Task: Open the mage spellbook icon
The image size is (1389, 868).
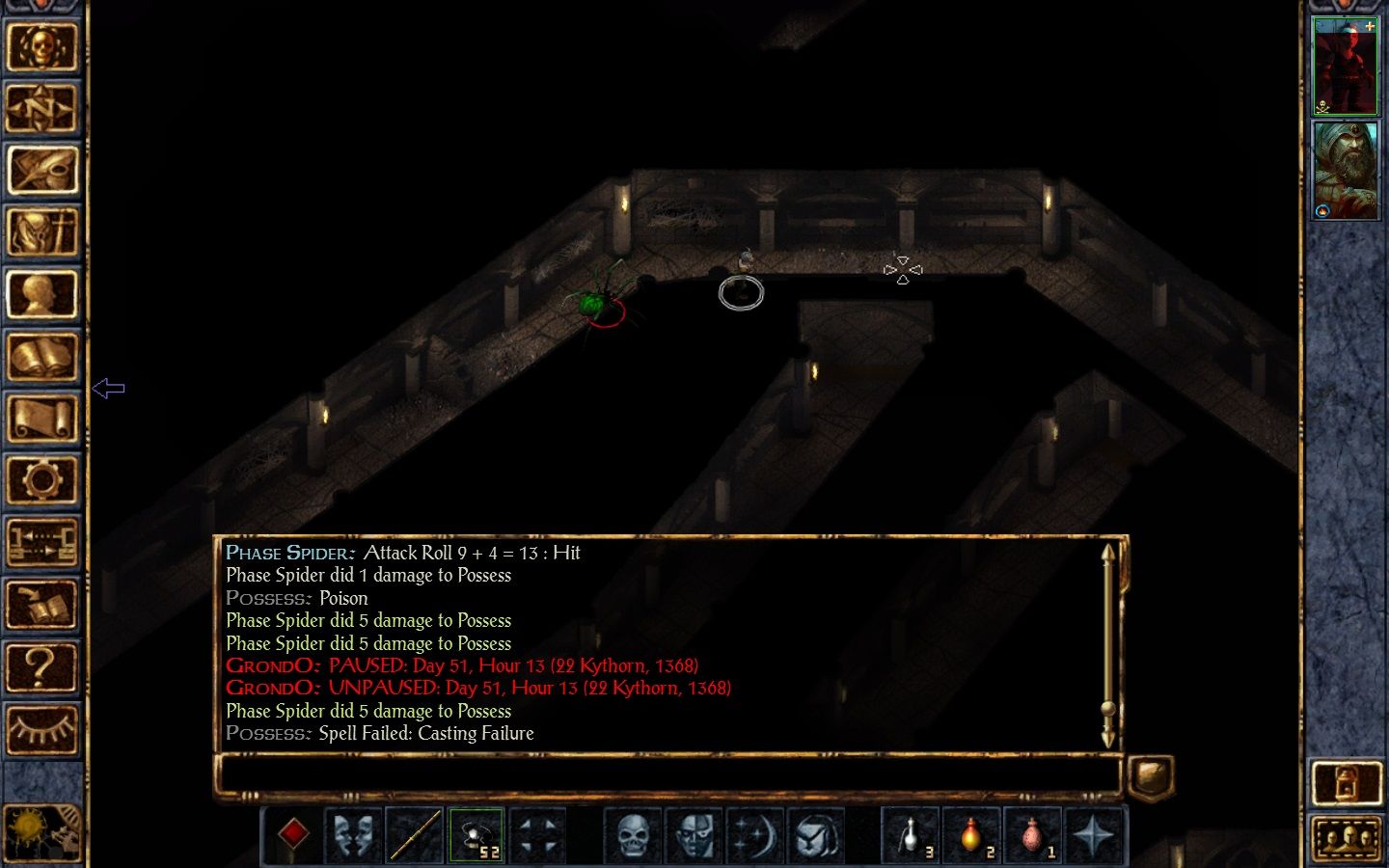Action: coord(42,356)
